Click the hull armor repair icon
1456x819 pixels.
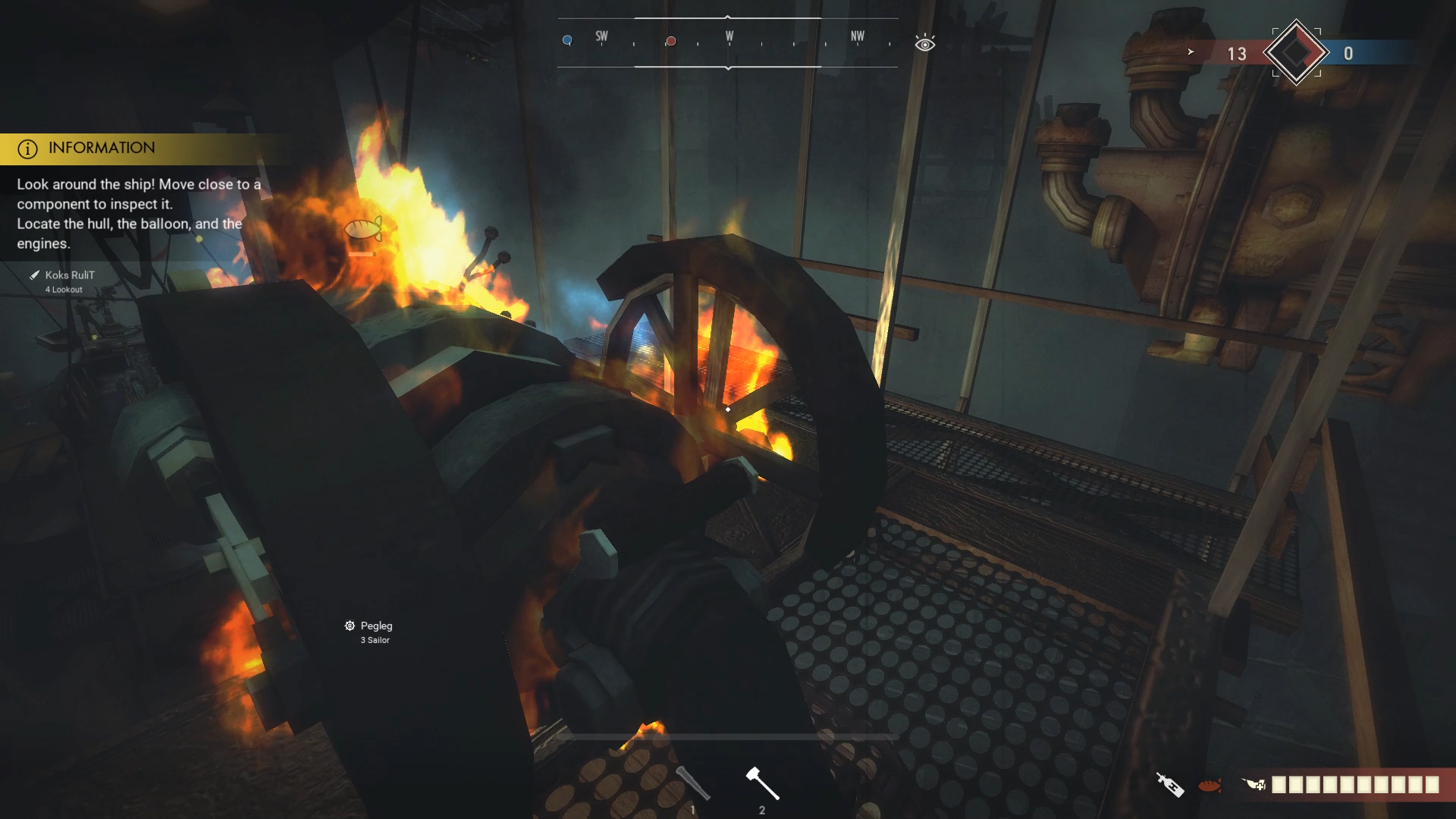[x=1254, y=785]
